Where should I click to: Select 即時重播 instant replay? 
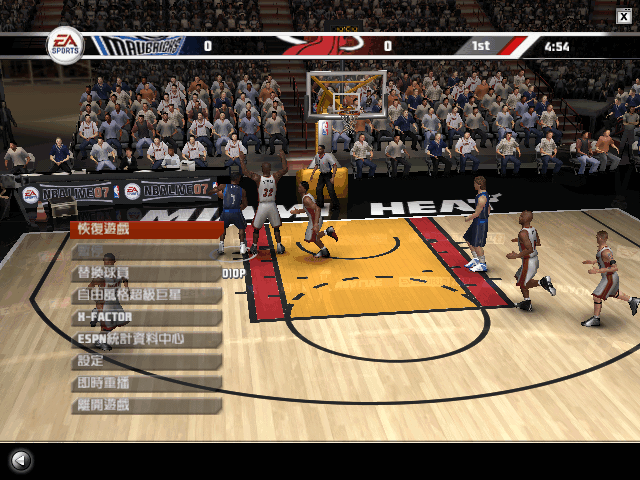[146, 383]
